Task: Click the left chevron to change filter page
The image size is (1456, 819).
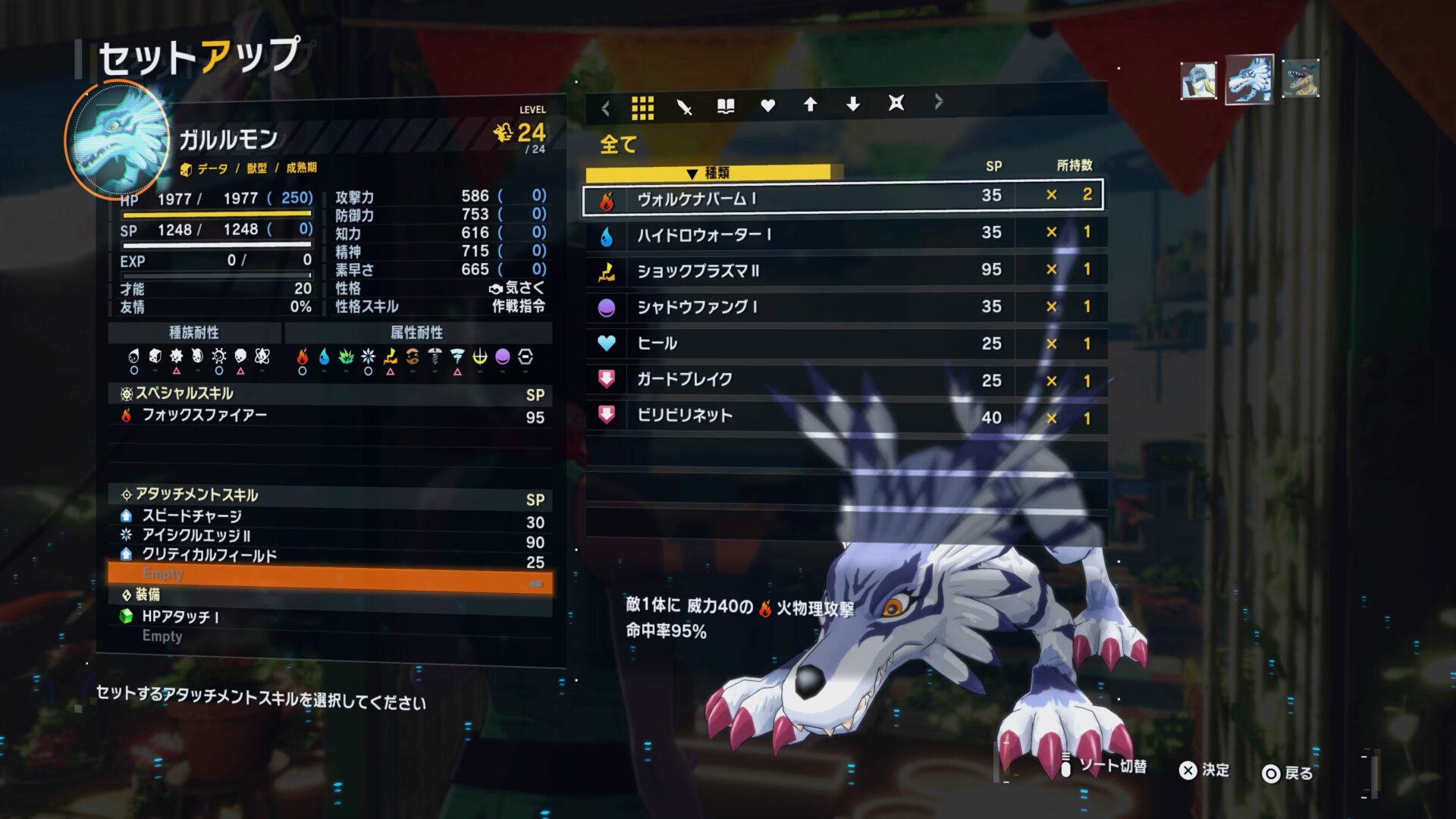Action: coord(604,107)
